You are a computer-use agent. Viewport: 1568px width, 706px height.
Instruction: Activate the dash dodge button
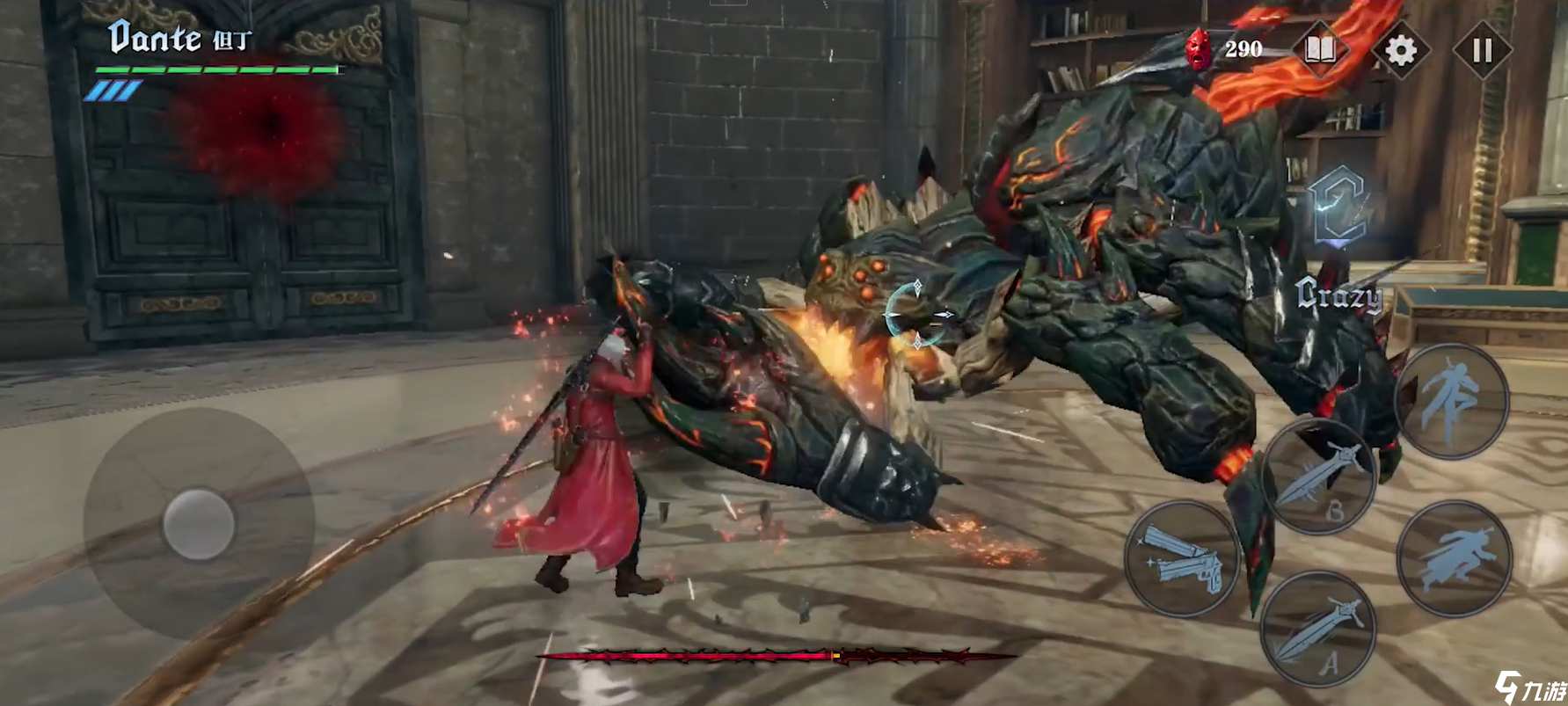click(x=1453, y=558)
